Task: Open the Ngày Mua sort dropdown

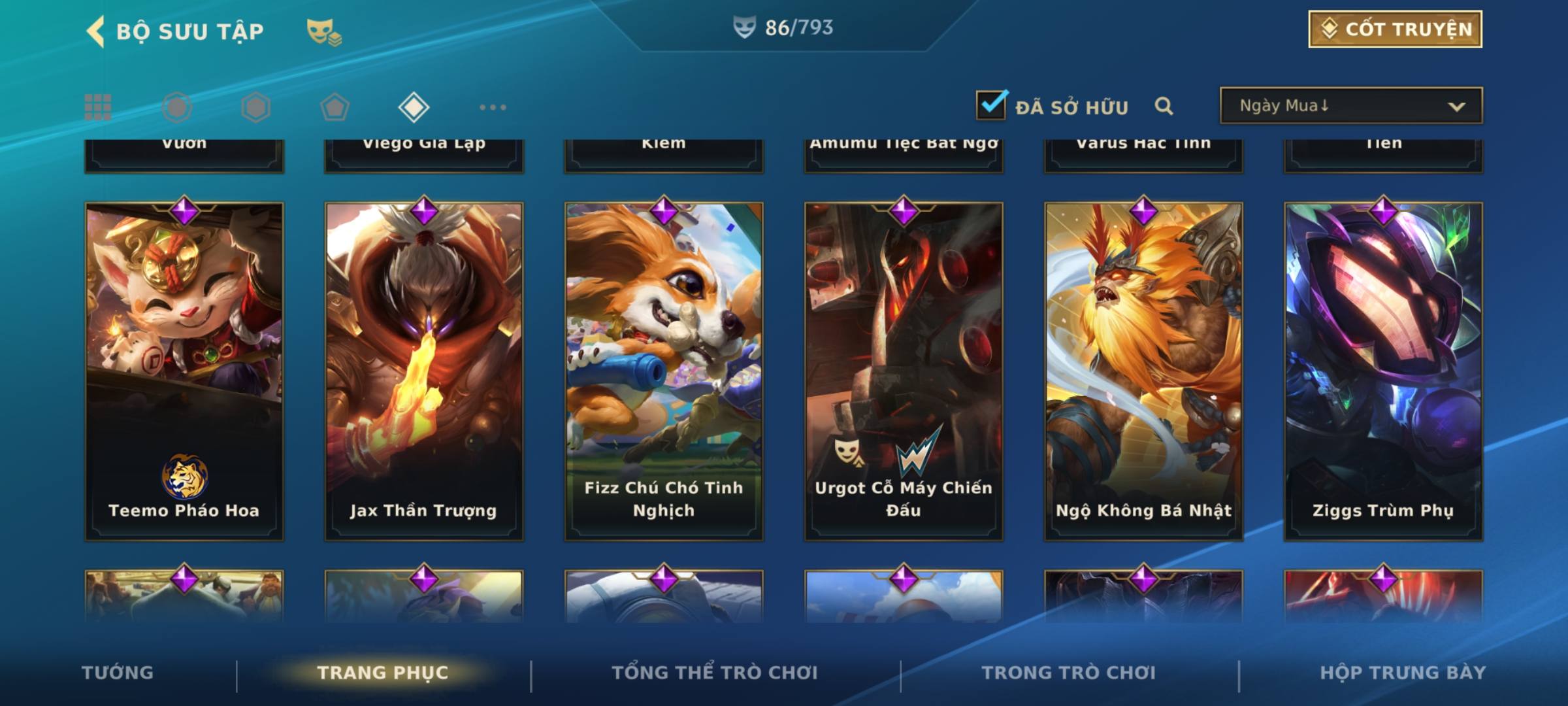Action: point(1350,106)
